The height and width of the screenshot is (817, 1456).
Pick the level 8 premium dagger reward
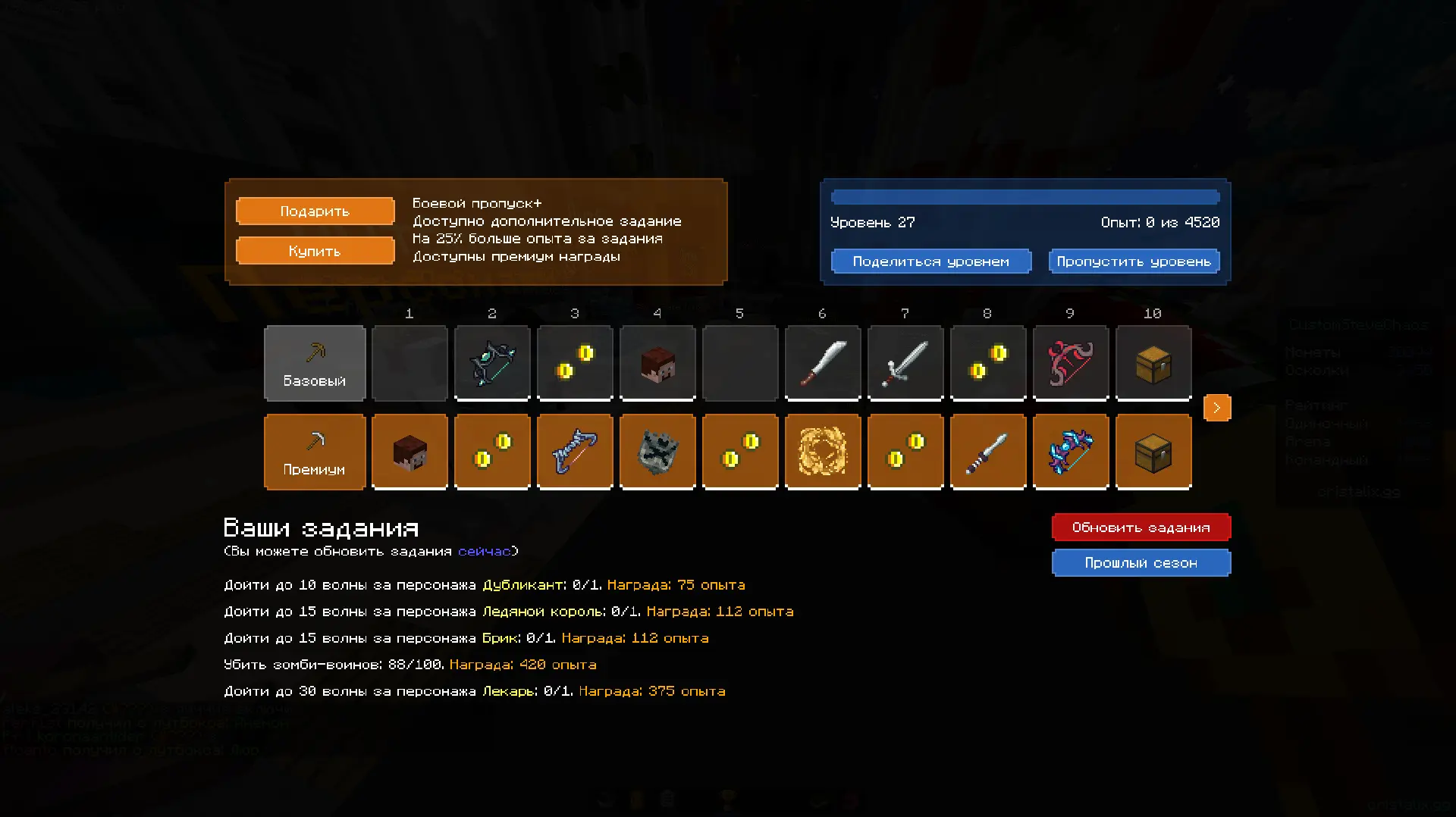click(988, 452)
